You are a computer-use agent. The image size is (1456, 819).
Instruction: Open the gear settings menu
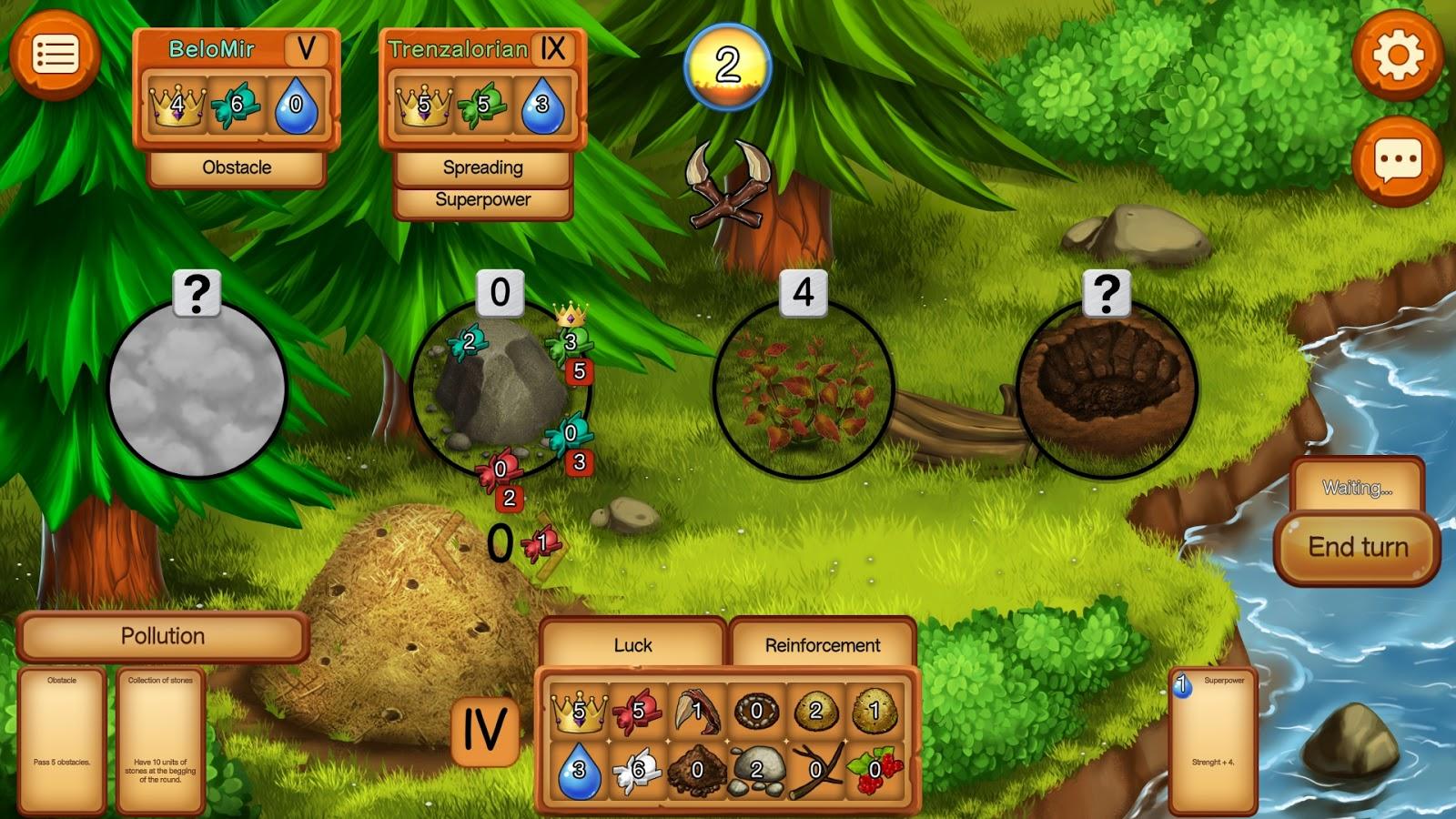1397,55
